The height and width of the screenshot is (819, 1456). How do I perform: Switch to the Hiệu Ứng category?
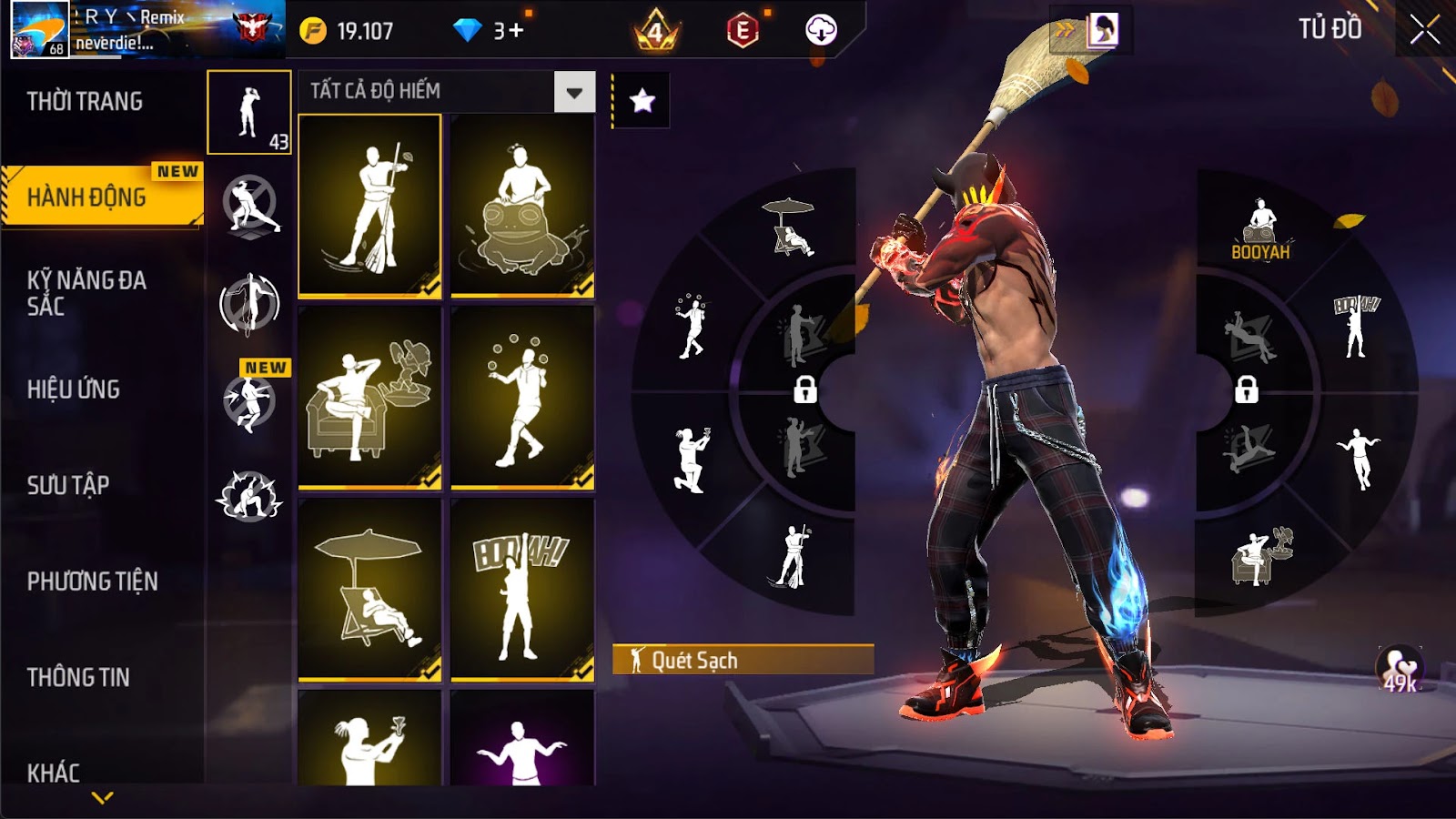pyautogui.click(x=74, y=389)
